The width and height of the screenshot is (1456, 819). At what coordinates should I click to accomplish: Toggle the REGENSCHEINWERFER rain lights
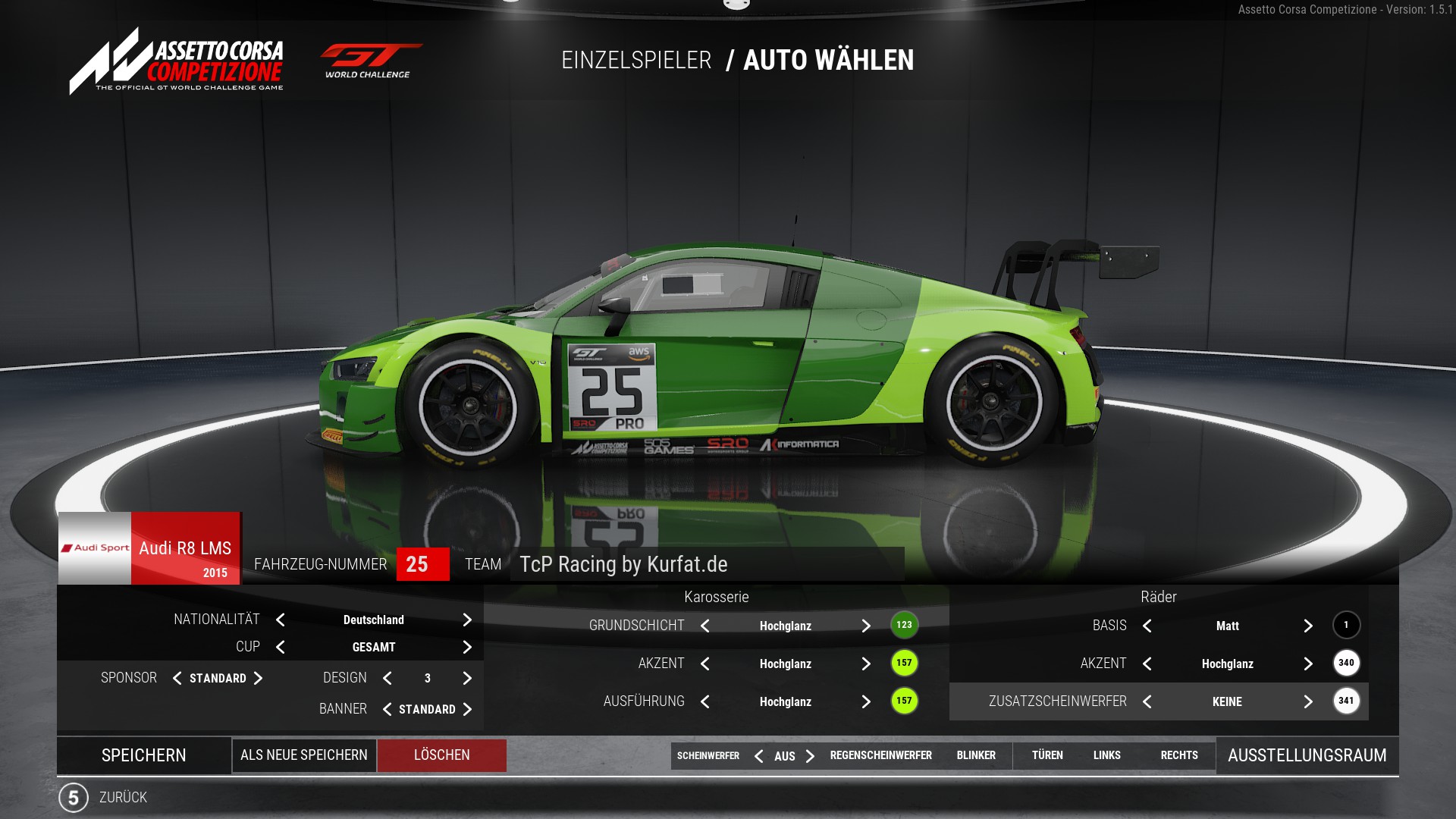point(880,755)
